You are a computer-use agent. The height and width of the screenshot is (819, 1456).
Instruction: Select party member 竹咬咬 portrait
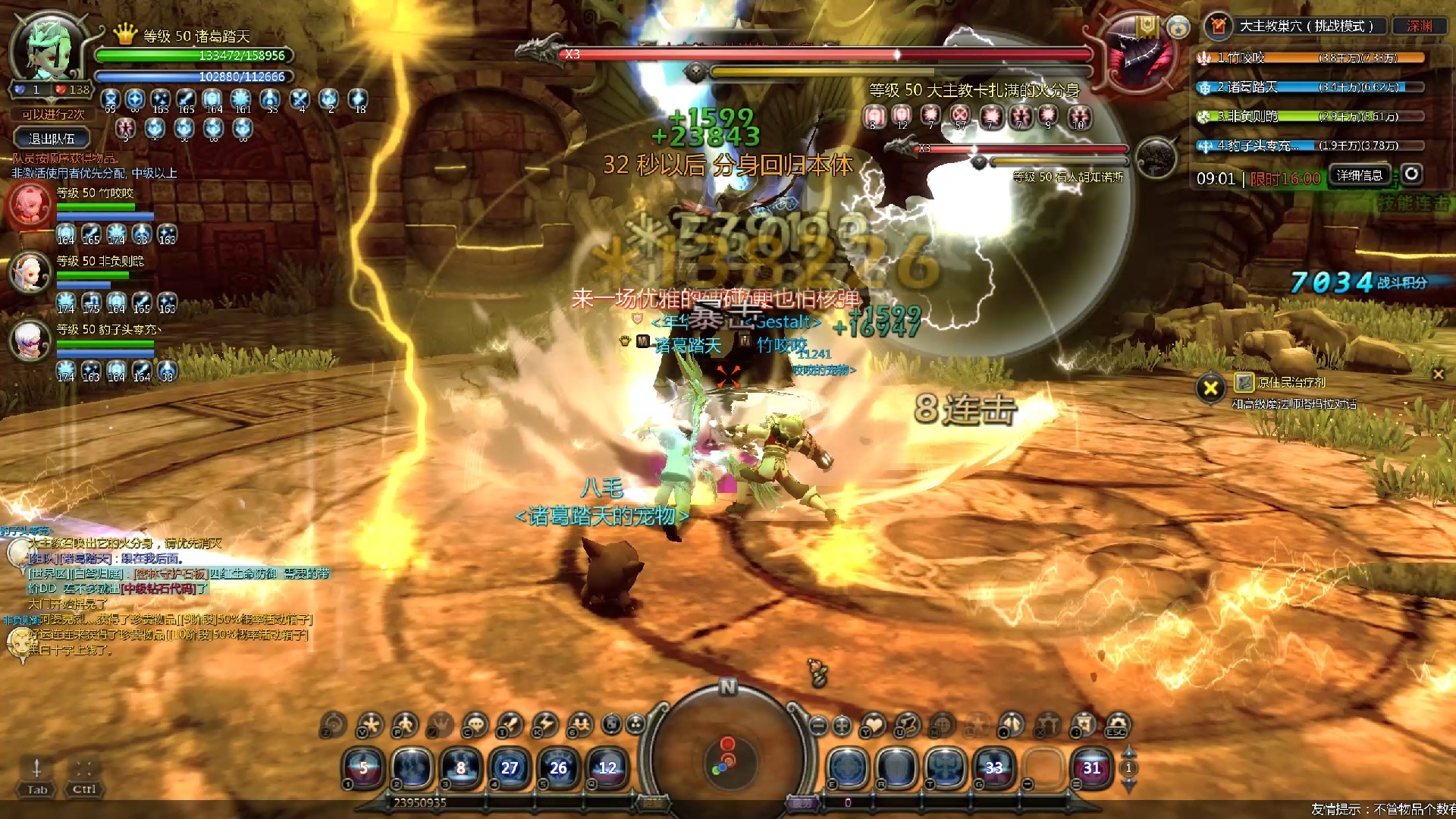pos(30,205)
